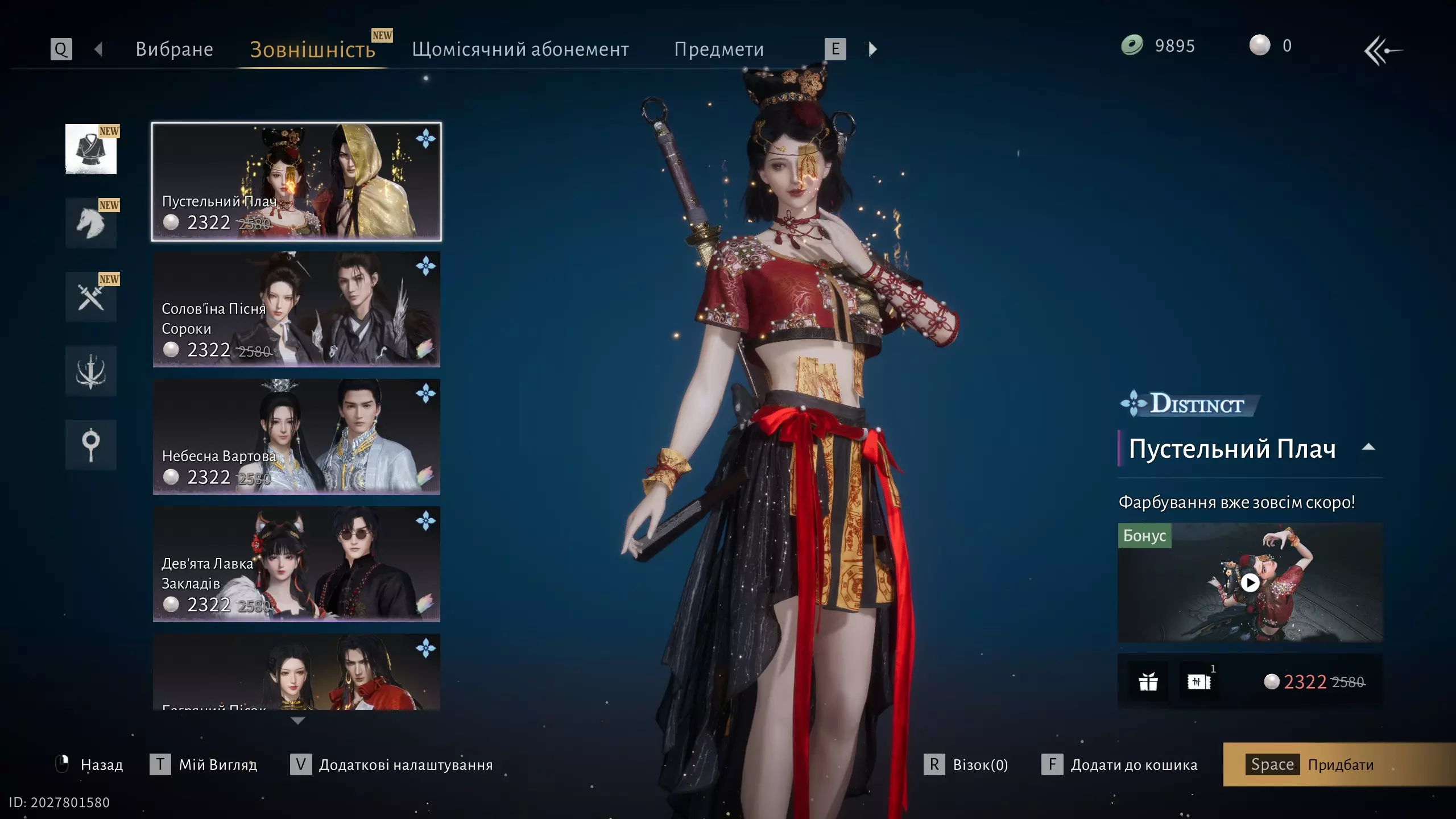The height and width of the screenshot is (819, 1456).
Task: Choose the Небесна Вартова outfit card
Action: point(296,437)
